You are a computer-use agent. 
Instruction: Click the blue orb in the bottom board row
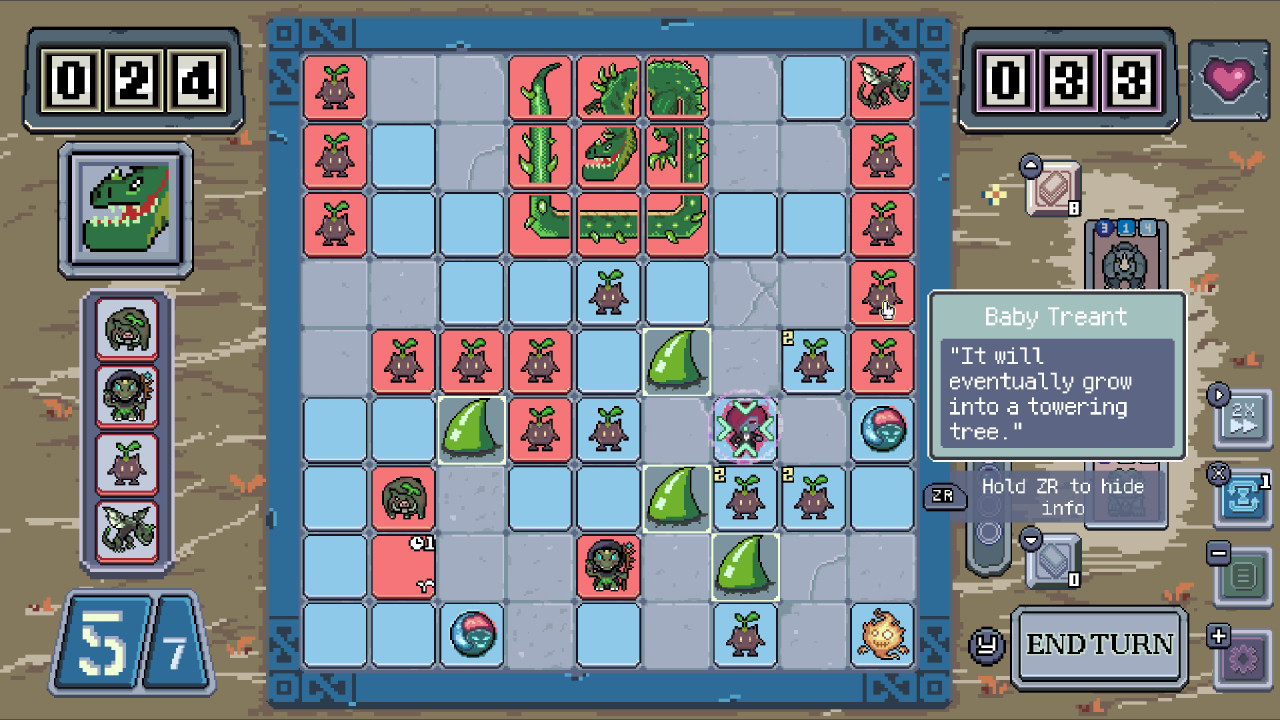tap(472, 634)
